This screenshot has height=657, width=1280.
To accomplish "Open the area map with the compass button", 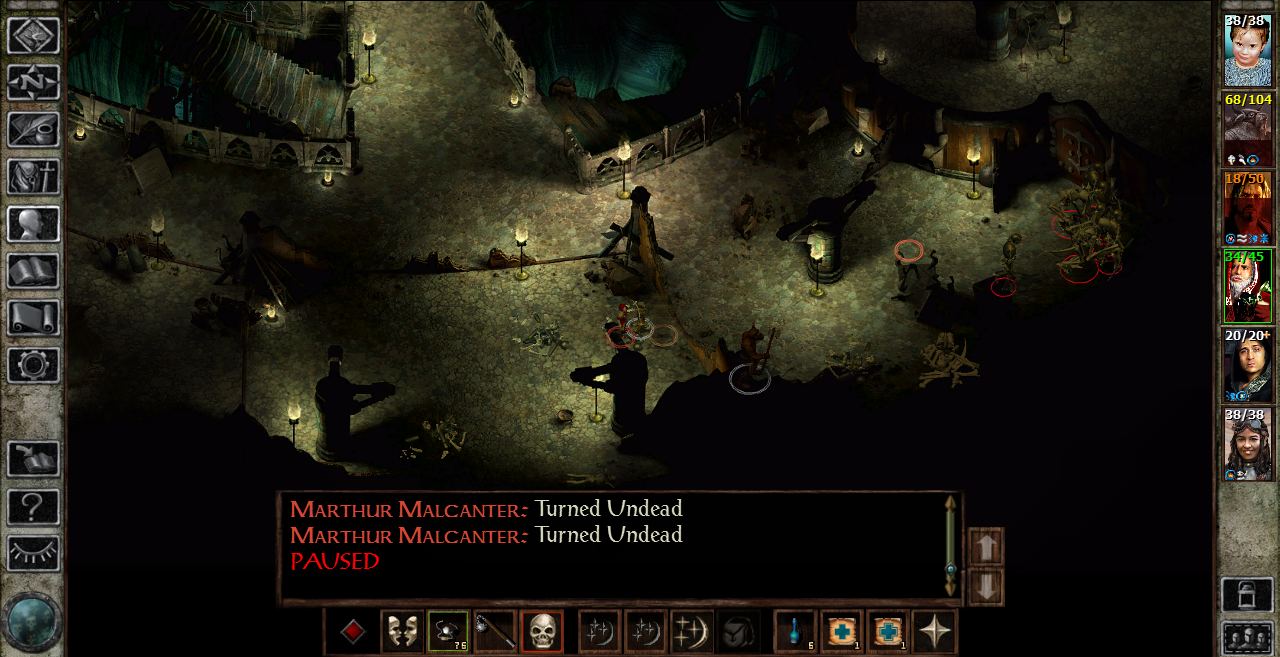I will 33,82.
